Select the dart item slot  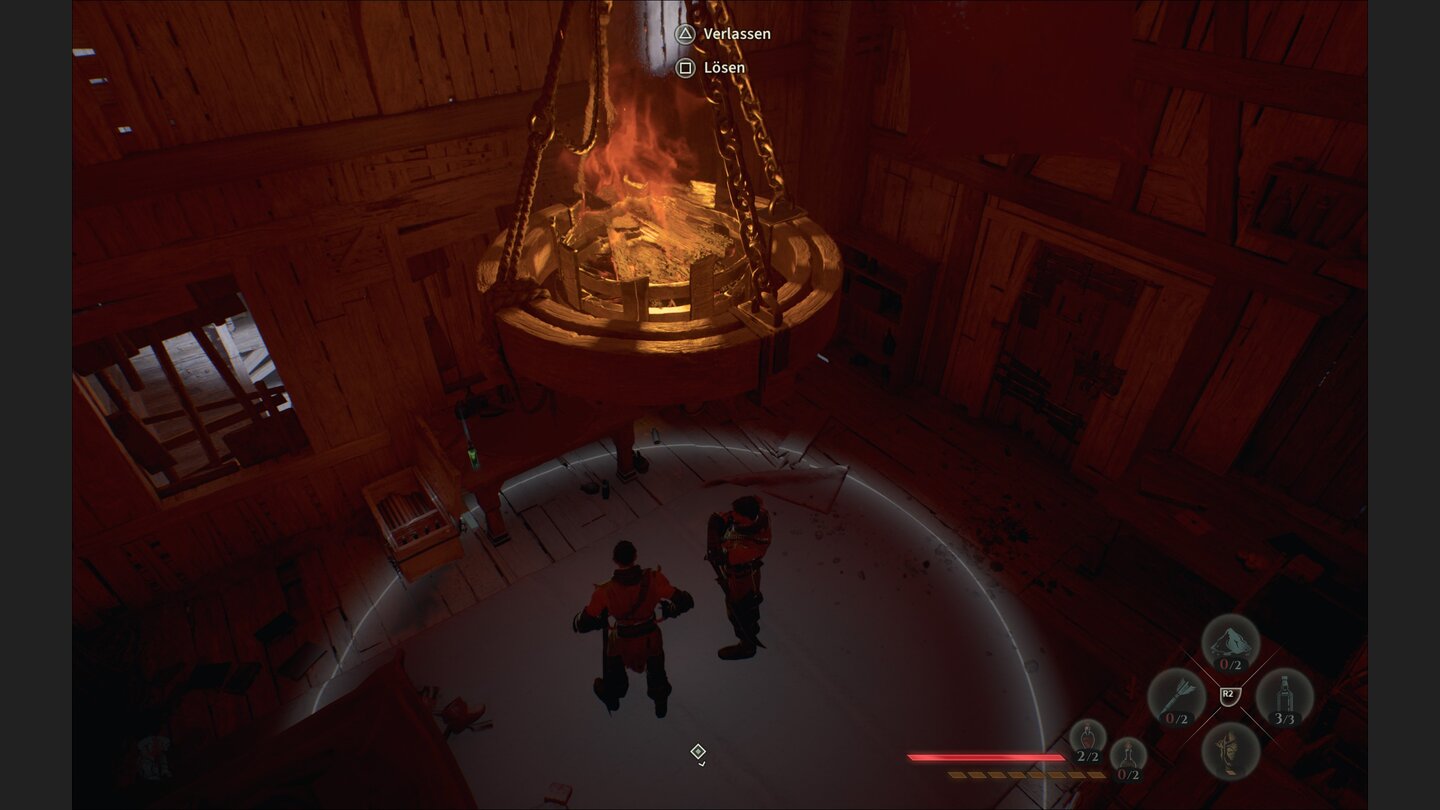click(1176, 696)
